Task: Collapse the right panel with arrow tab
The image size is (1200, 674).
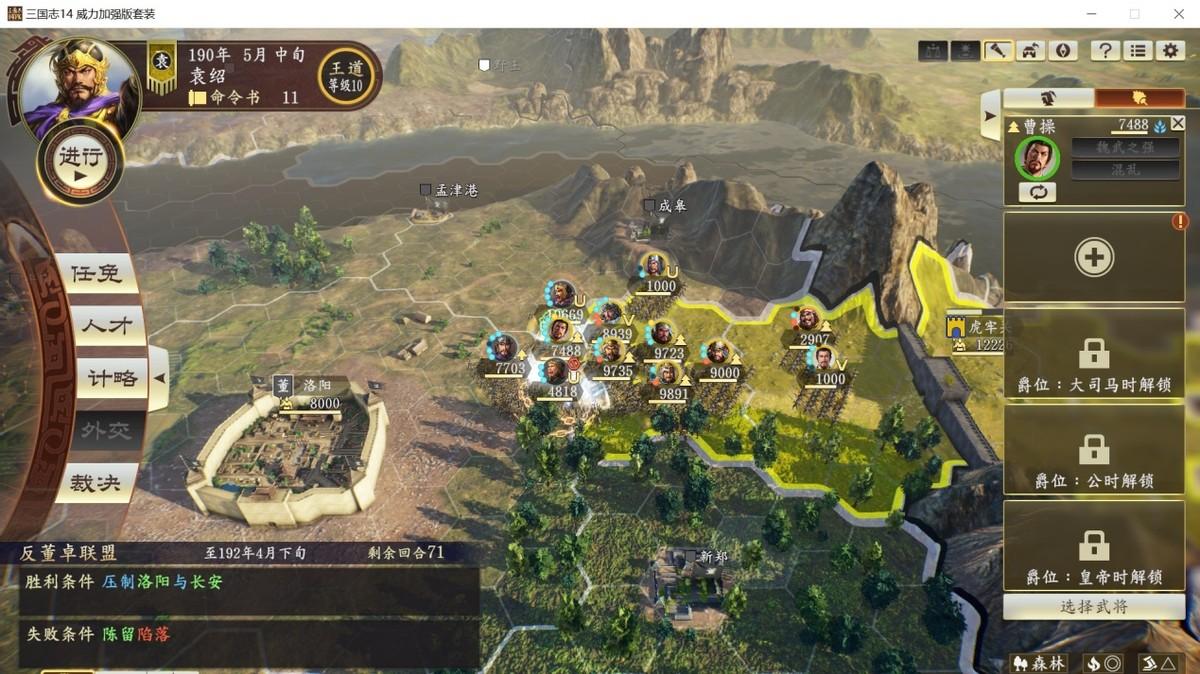Action: pyautogui.click(x=990, y=116)
